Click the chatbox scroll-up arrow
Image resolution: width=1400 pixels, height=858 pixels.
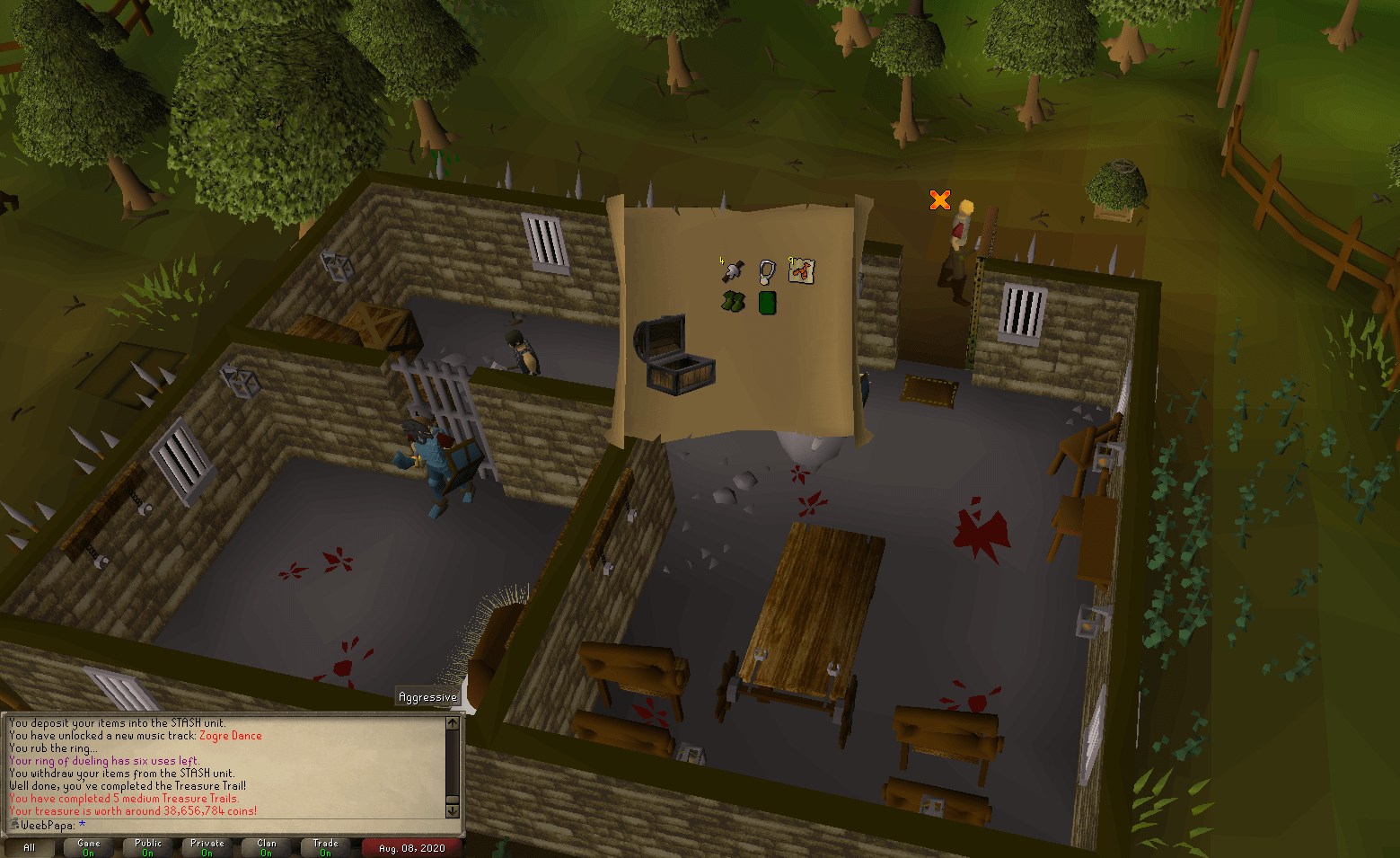pyautogui.click(x=452, y=723)
